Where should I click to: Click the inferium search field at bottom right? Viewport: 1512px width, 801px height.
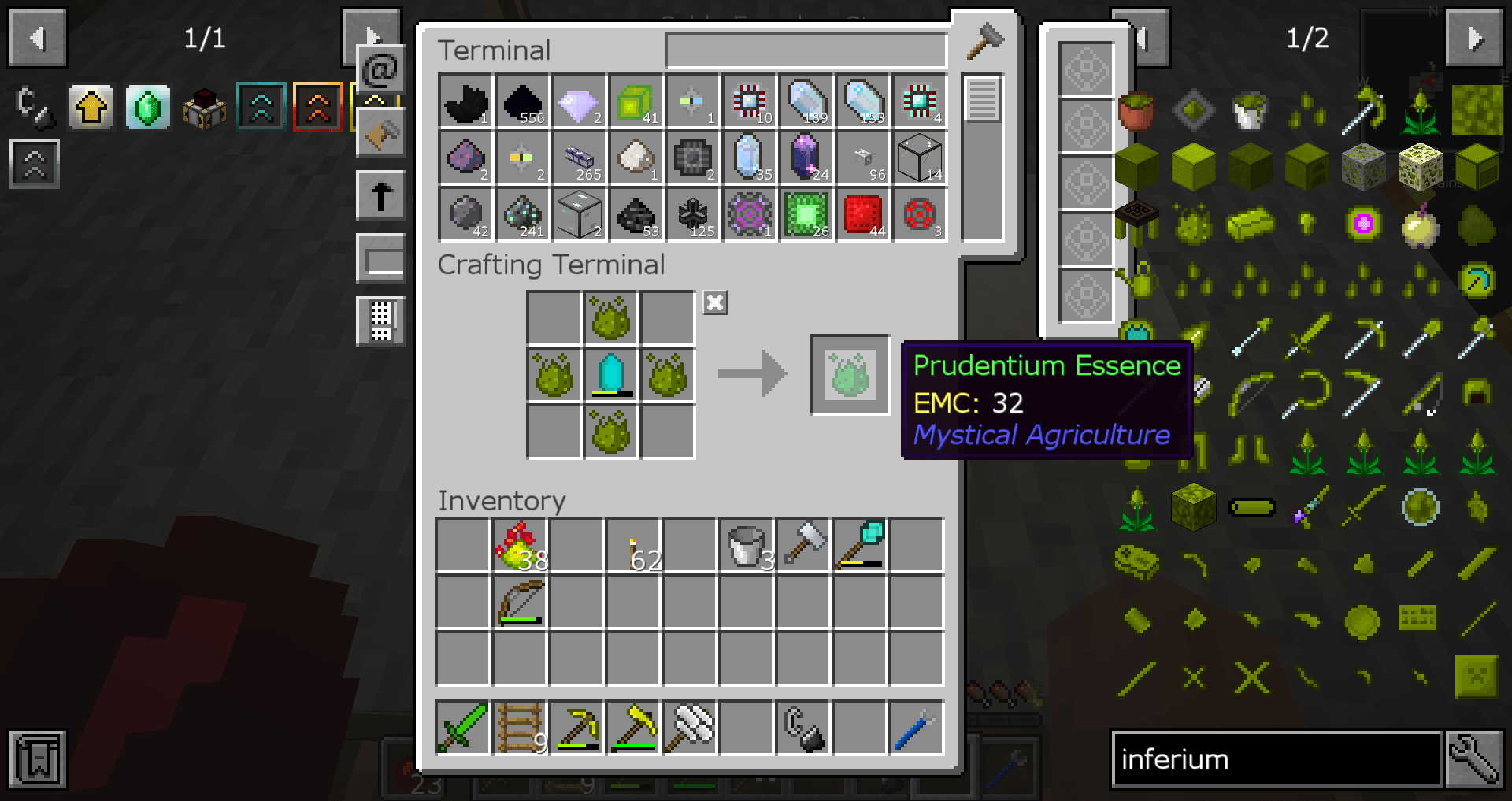pyautogui.click(x=1276, y=759)
